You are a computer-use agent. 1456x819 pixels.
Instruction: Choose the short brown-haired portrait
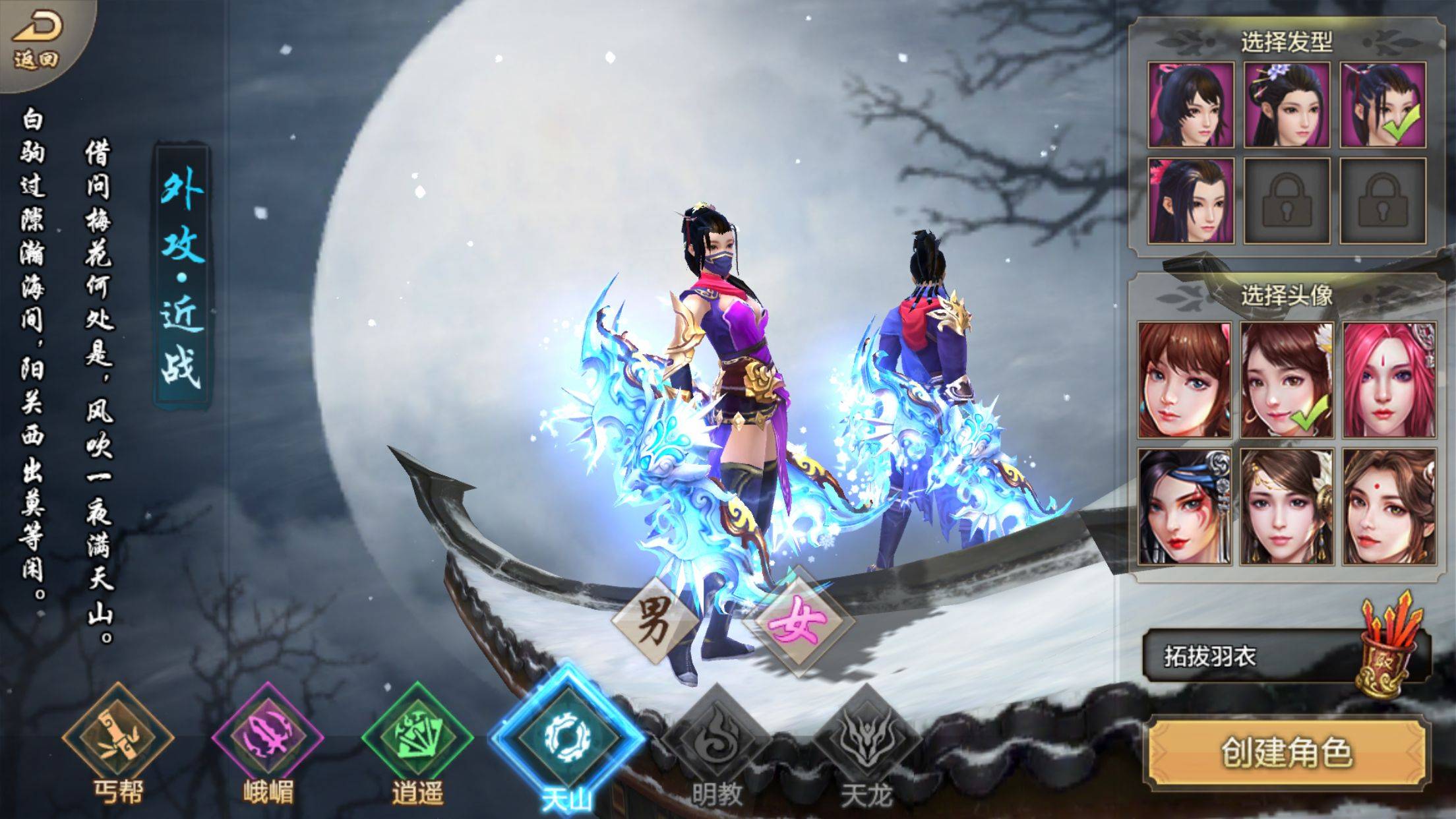coord(1184,380)
